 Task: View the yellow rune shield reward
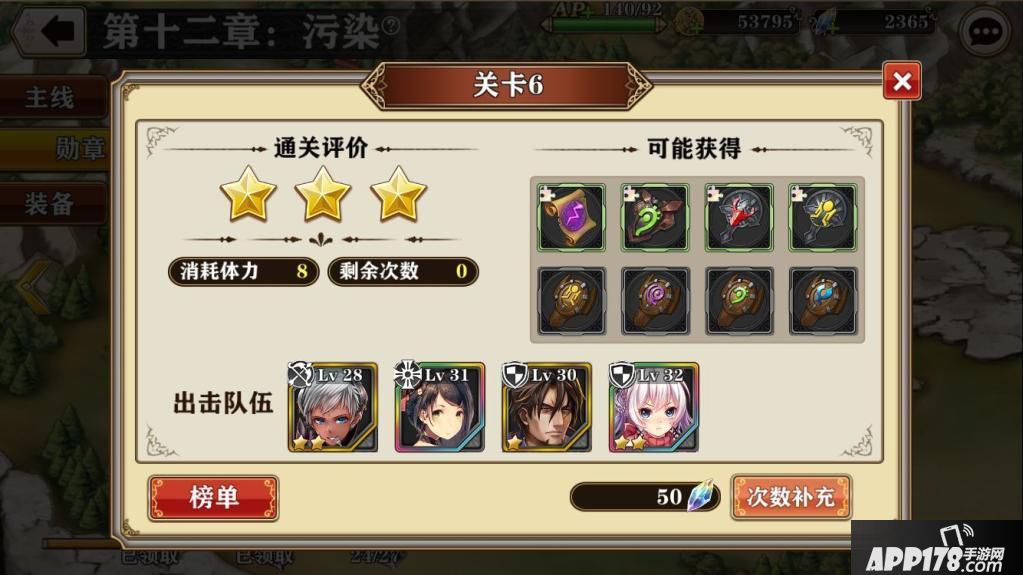point(571,300)
